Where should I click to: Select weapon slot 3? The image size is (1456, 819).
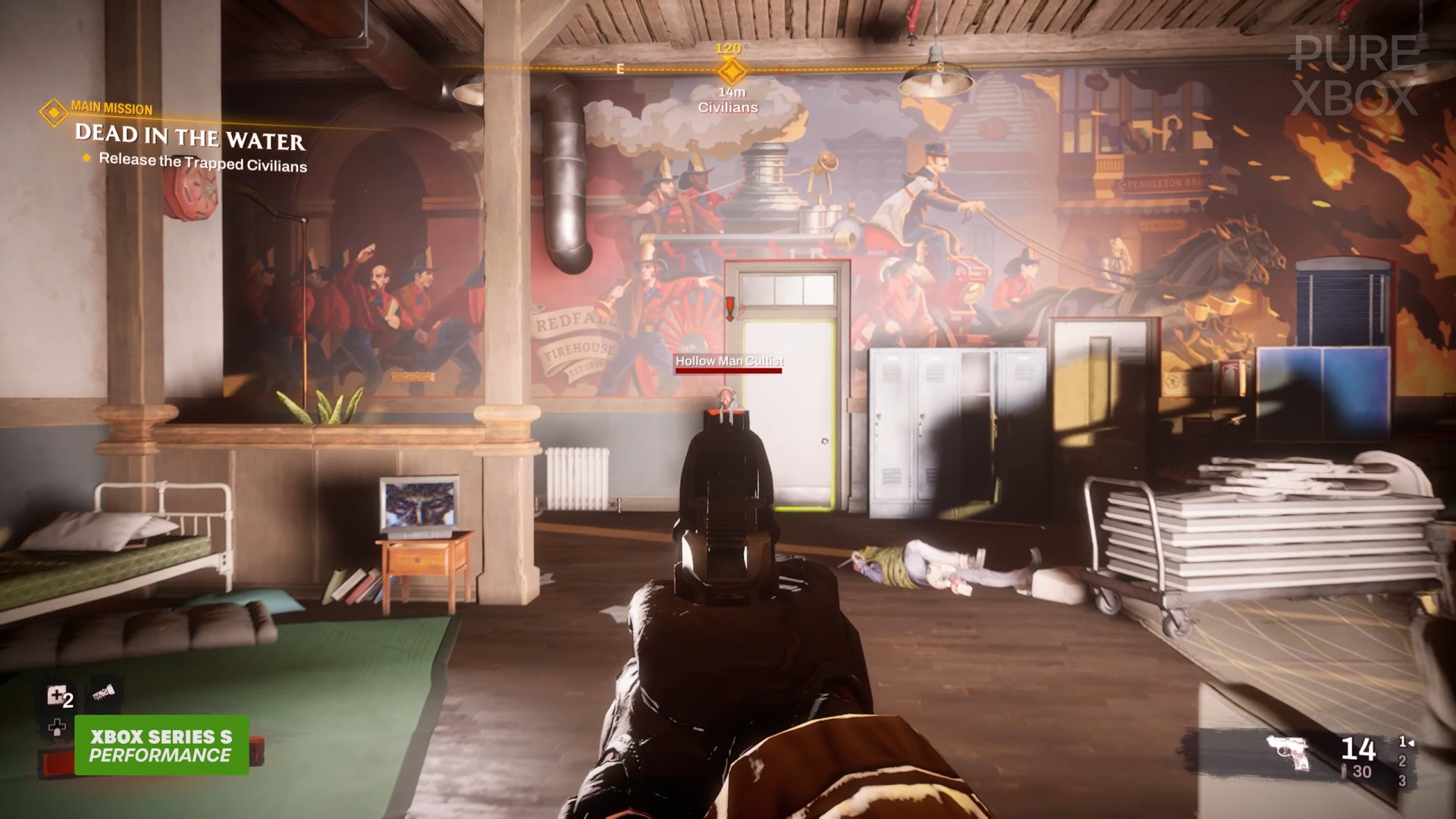[x=1403, y=781]
